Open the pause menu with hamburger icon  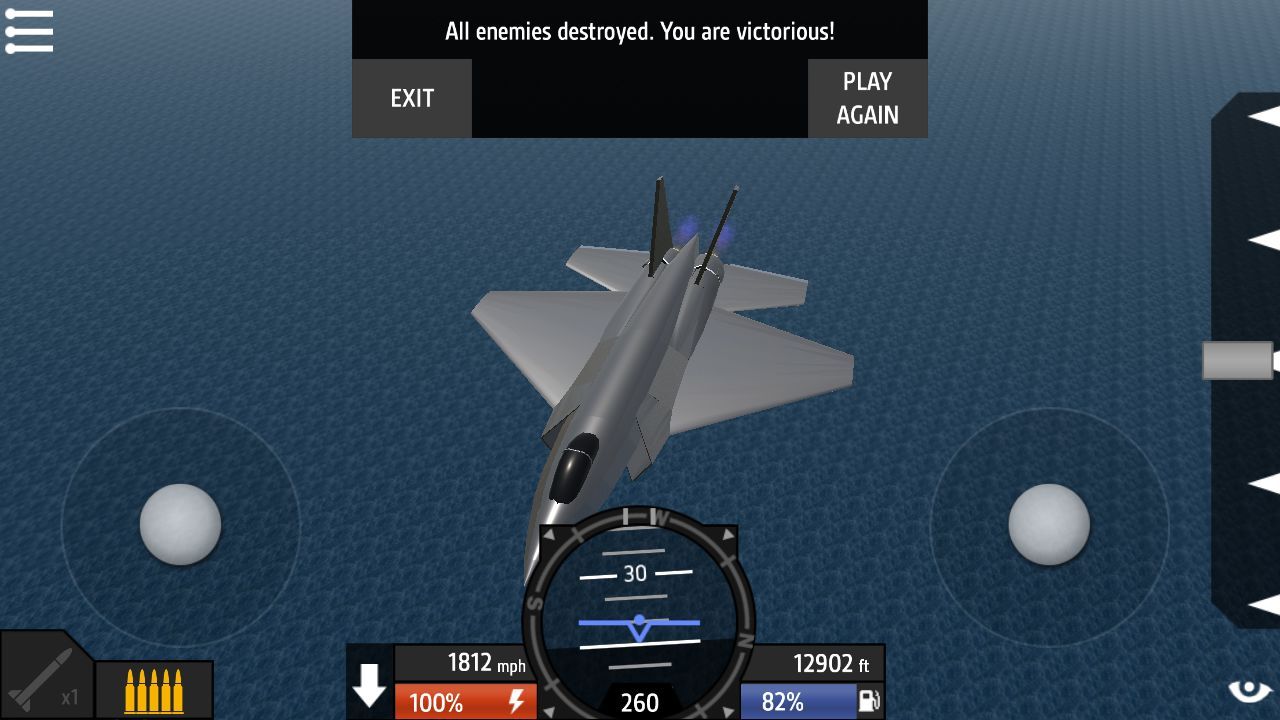click(x=30, y=30)
